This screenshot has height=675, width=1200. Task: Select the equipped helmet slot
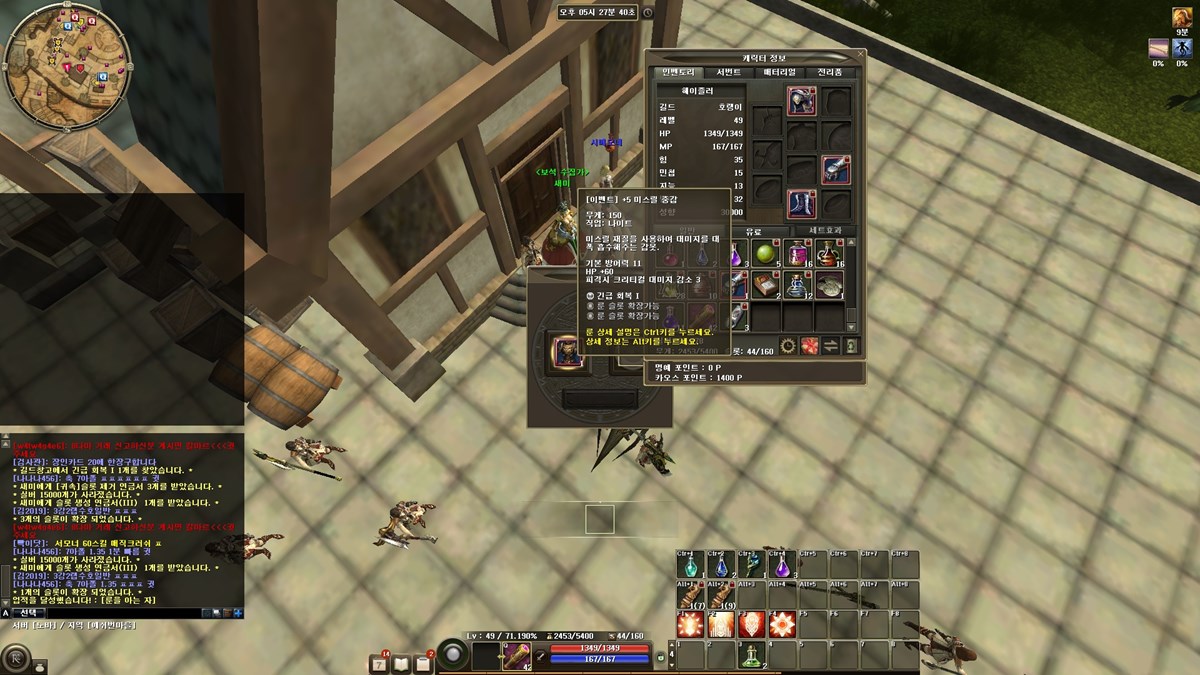point(801,100)
